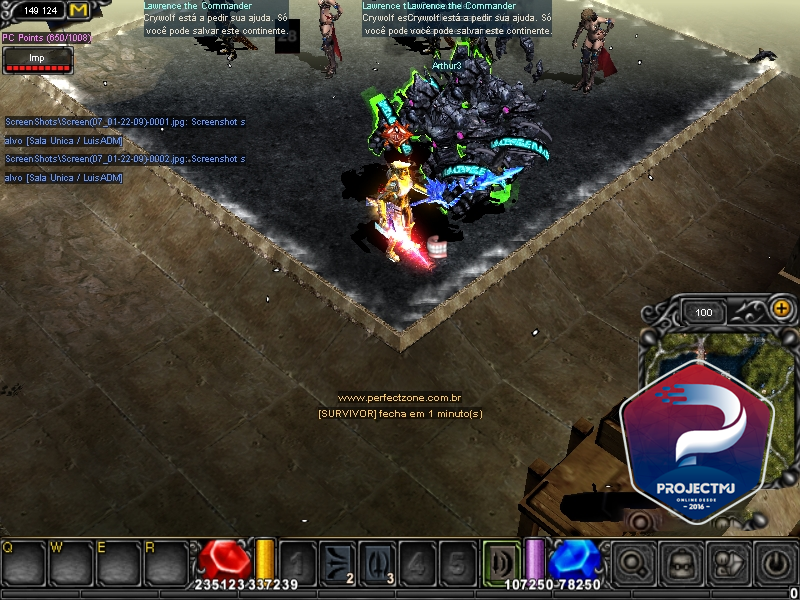Select skill slot number 2

(x=335, y=563)
